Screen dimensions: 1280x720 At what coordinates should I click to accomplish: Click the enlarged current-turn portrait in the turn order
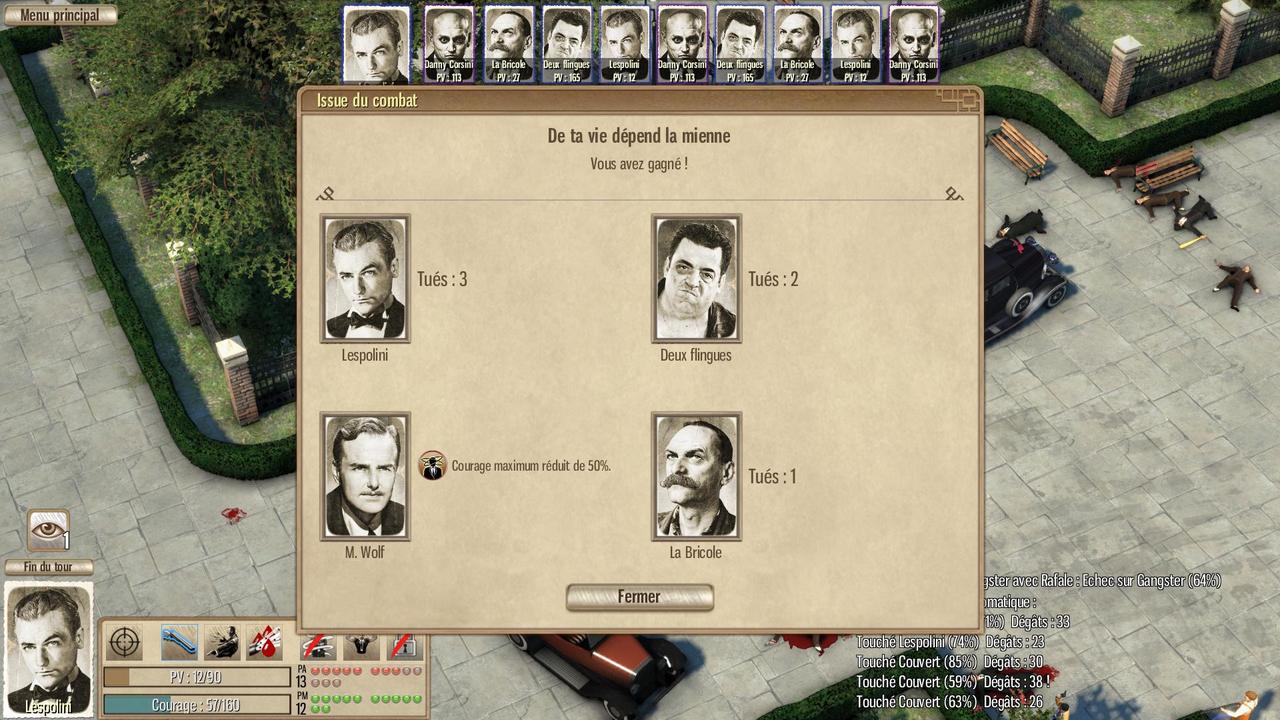coord(376,45)
